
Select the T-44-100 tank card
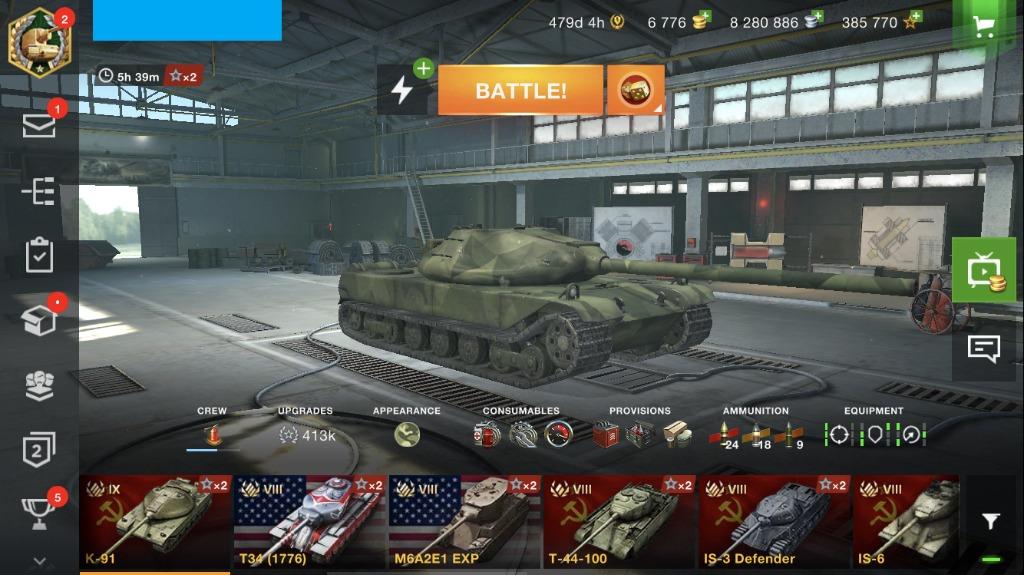click(620, 522)
